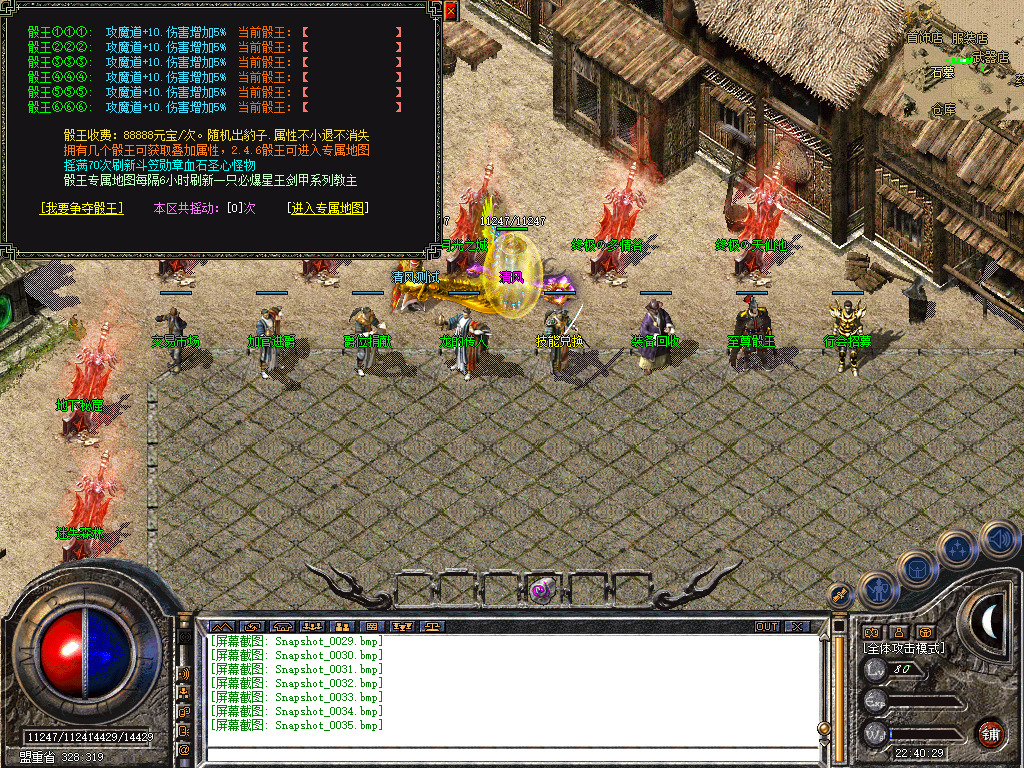Click the mountain icon on chat toolbar
This screenshot has width=1024, height=768.
click(221, 627)
